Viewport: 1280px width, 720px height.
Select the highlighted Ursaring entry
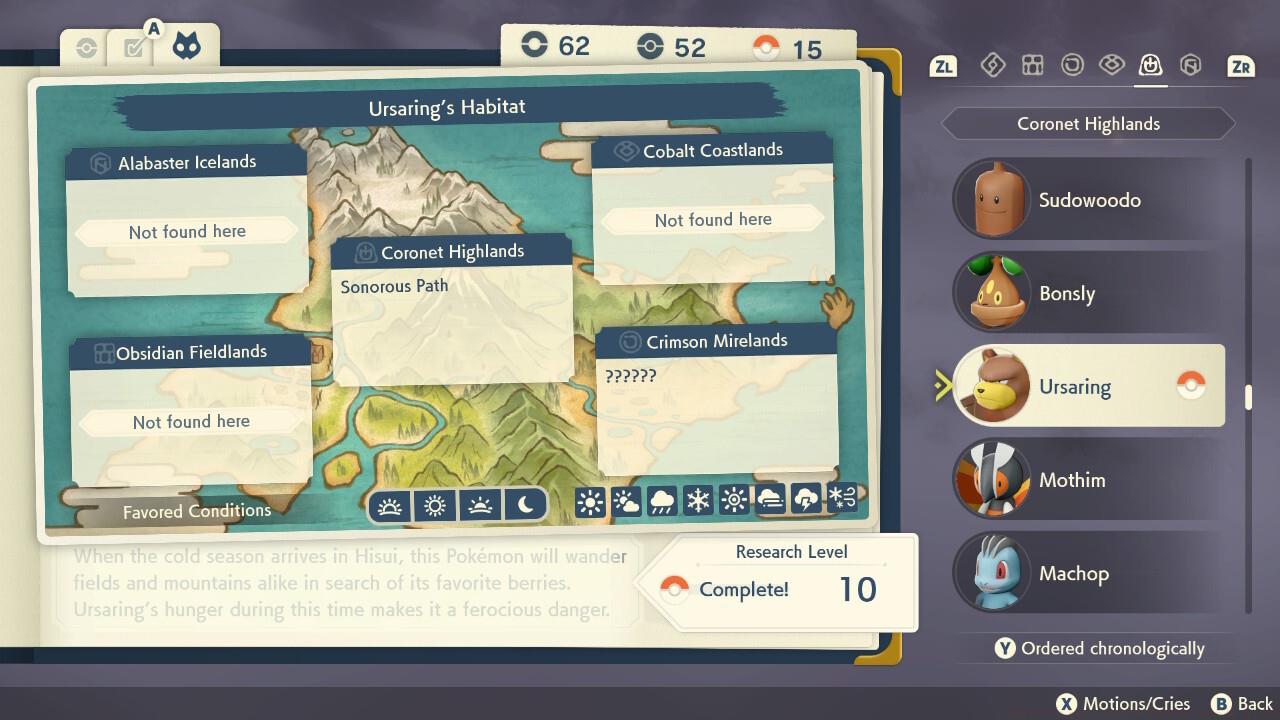tap(1088, 387)
